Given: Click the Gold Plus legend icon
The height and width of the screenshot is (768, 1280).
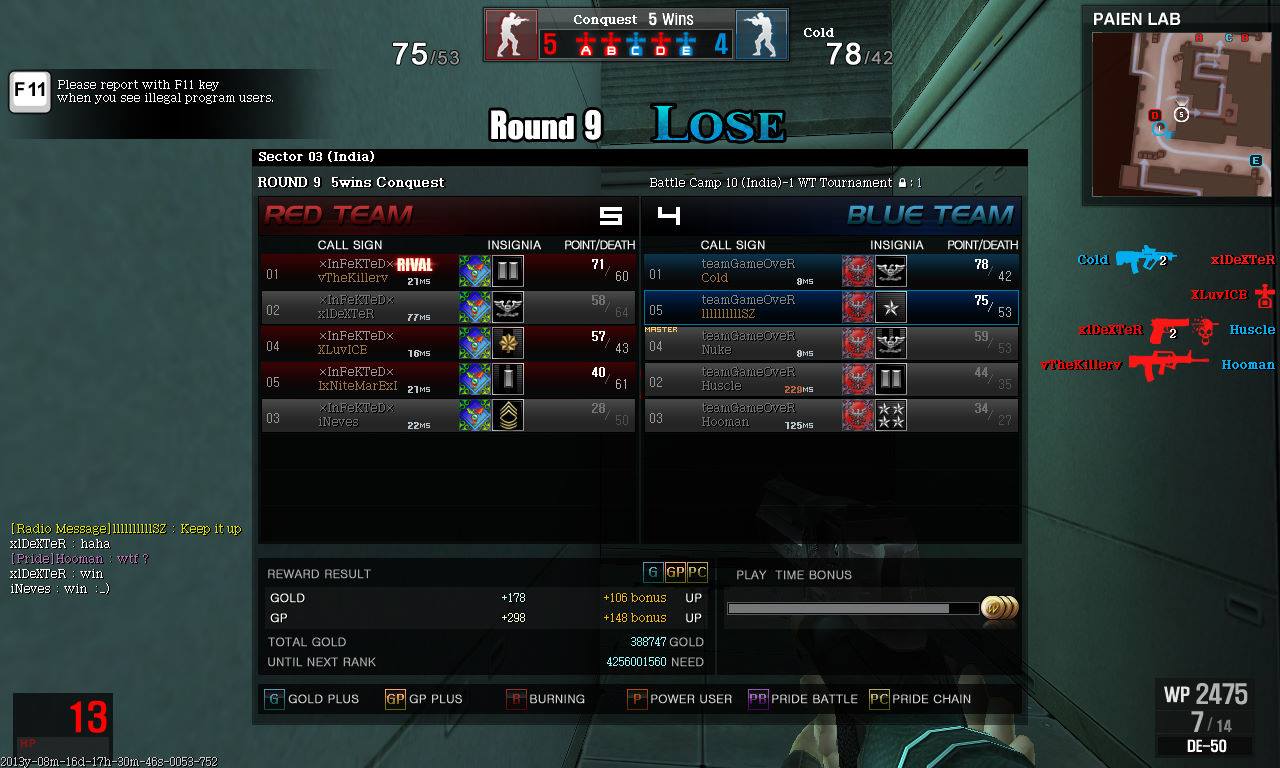Looking at the screenshot, I should (x=273, y=699).
